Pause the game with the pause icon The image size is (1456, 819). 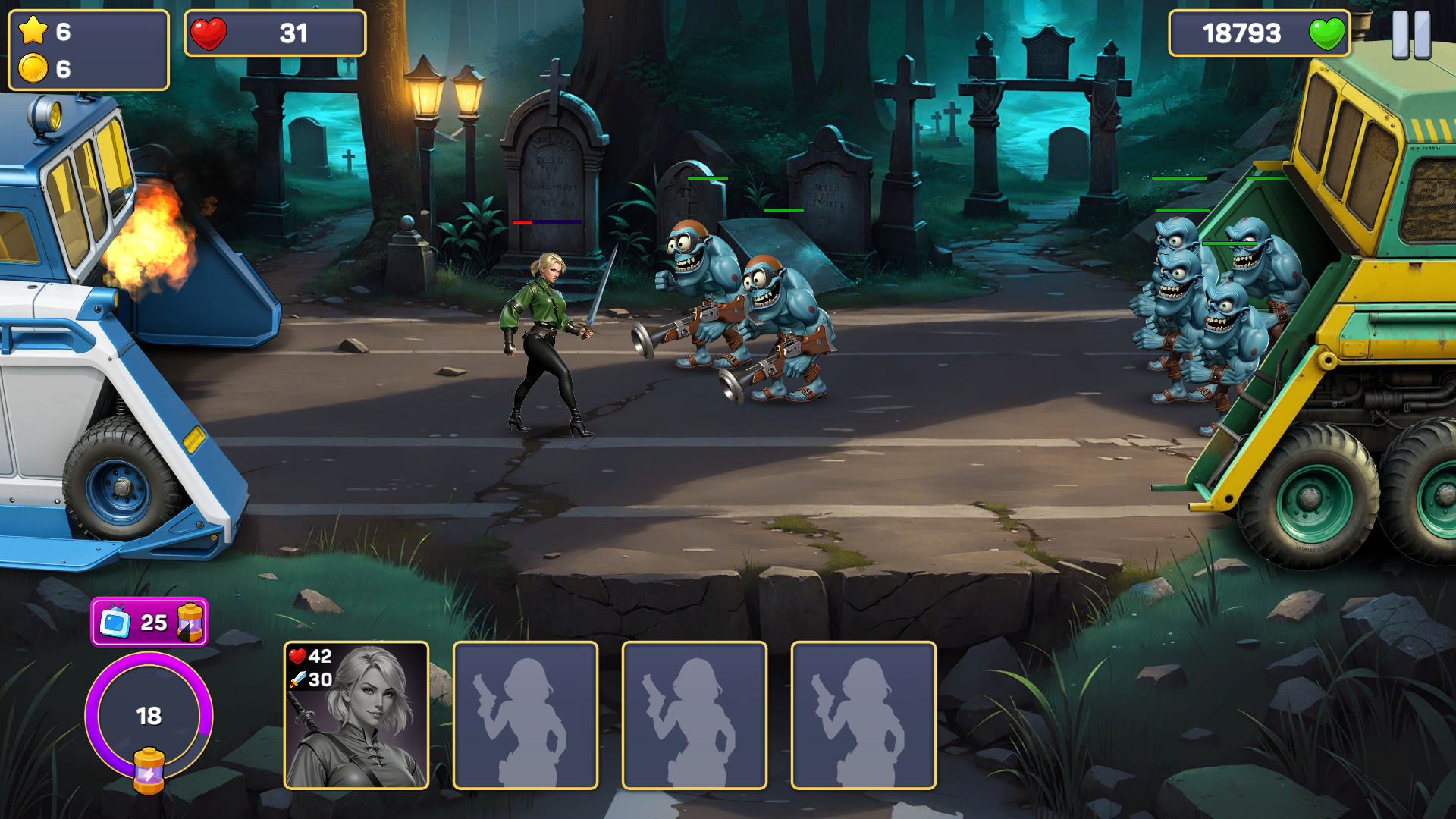tap(1412, 33)
